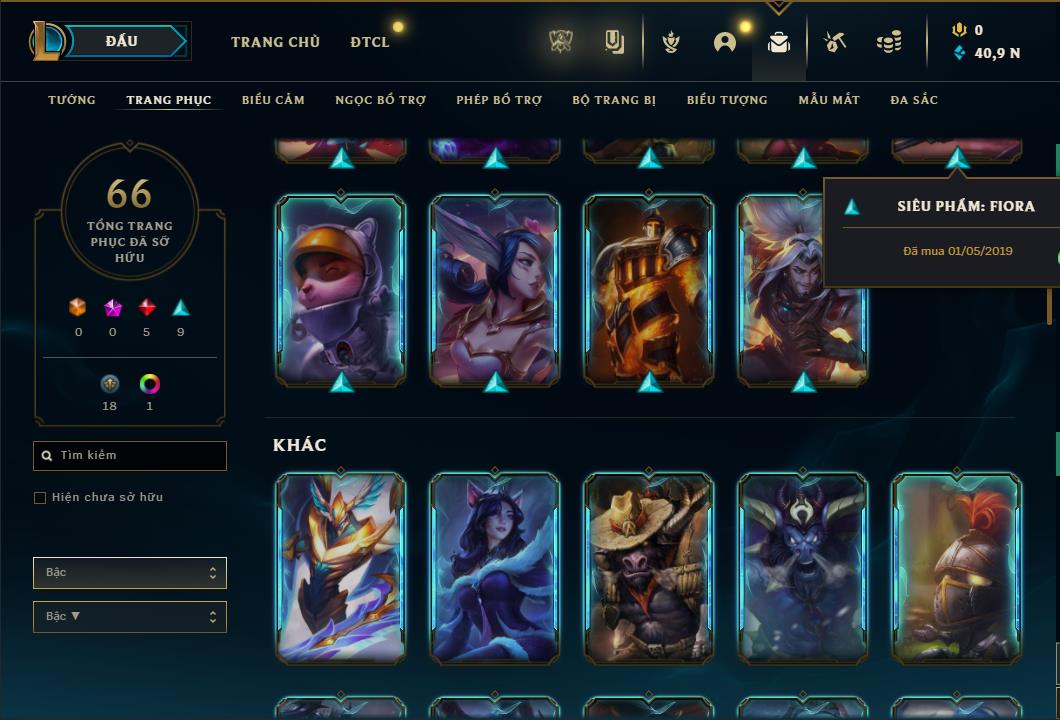Switch to the TƯỚNG tab
Viewport: 1060px width, 720px height.
(x=72, y=100)
